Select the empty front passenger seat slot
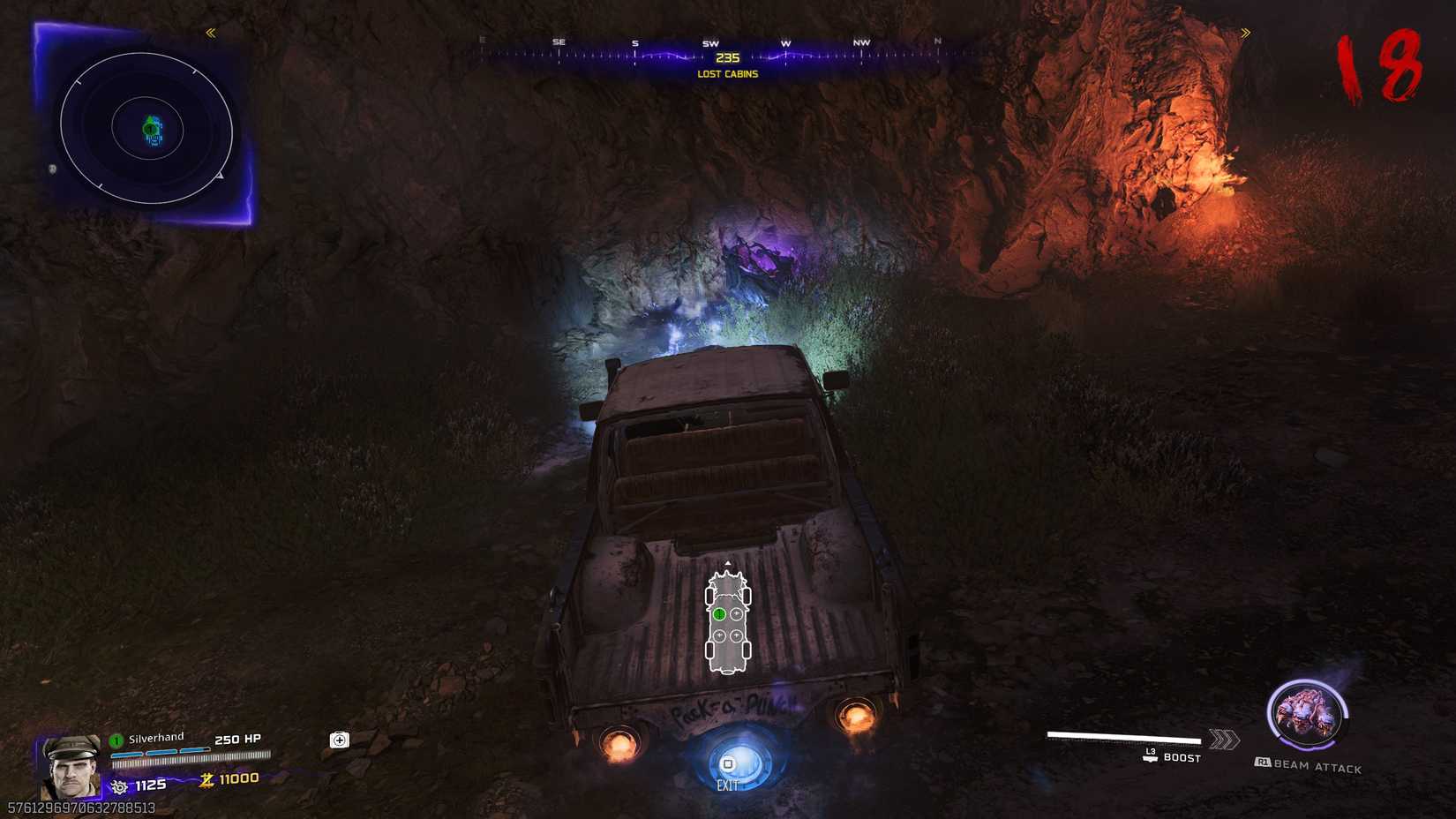 click(737, 612)
